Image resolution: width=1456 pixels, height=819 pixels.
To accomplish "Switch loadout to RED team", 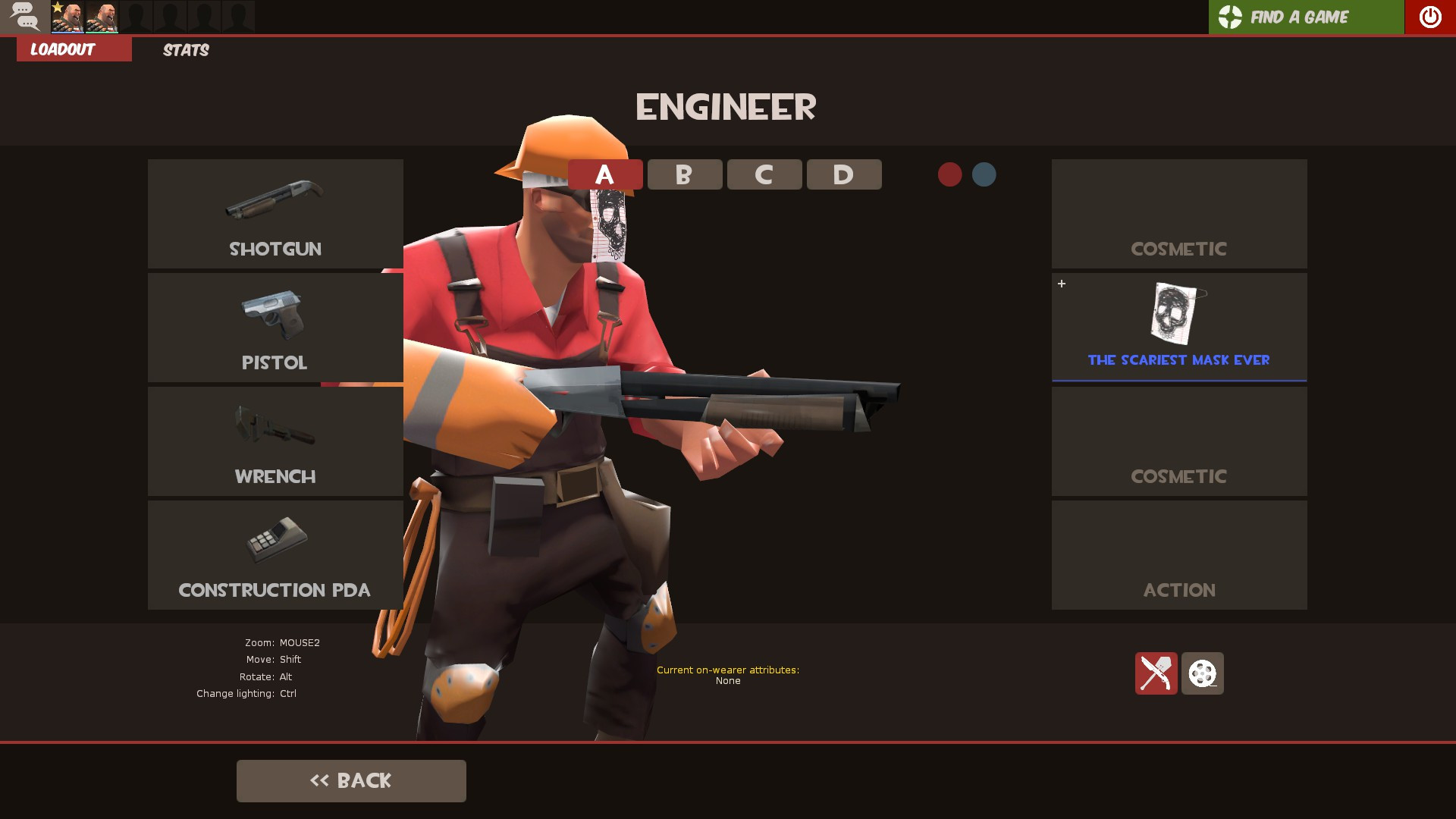I will pos(950,174).
